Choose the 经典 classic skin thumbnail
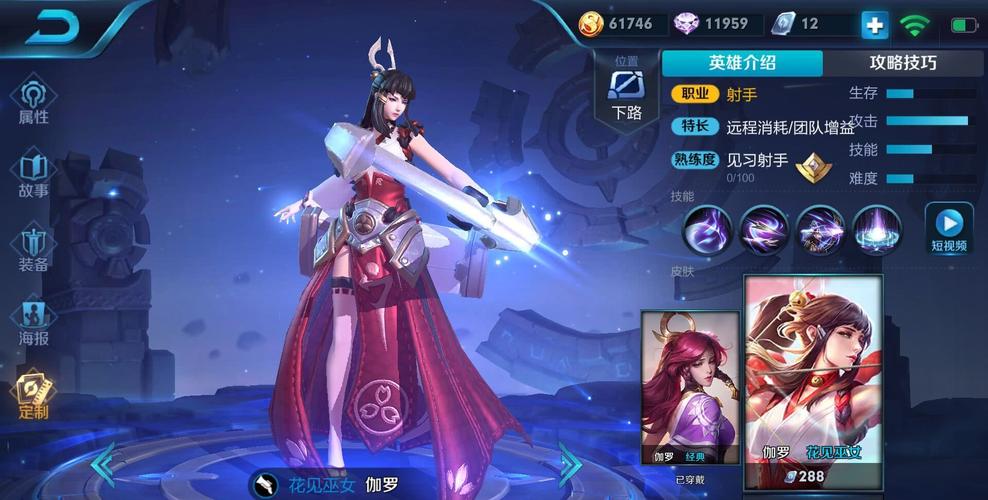 point(690,388)
